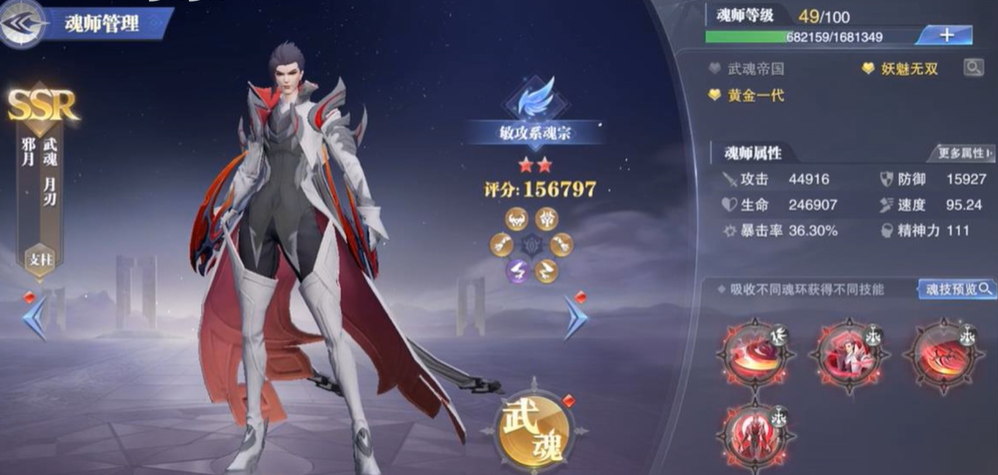Open the soul skill preview (魂技预览)

pyautogui.click(x=955, y=289)
